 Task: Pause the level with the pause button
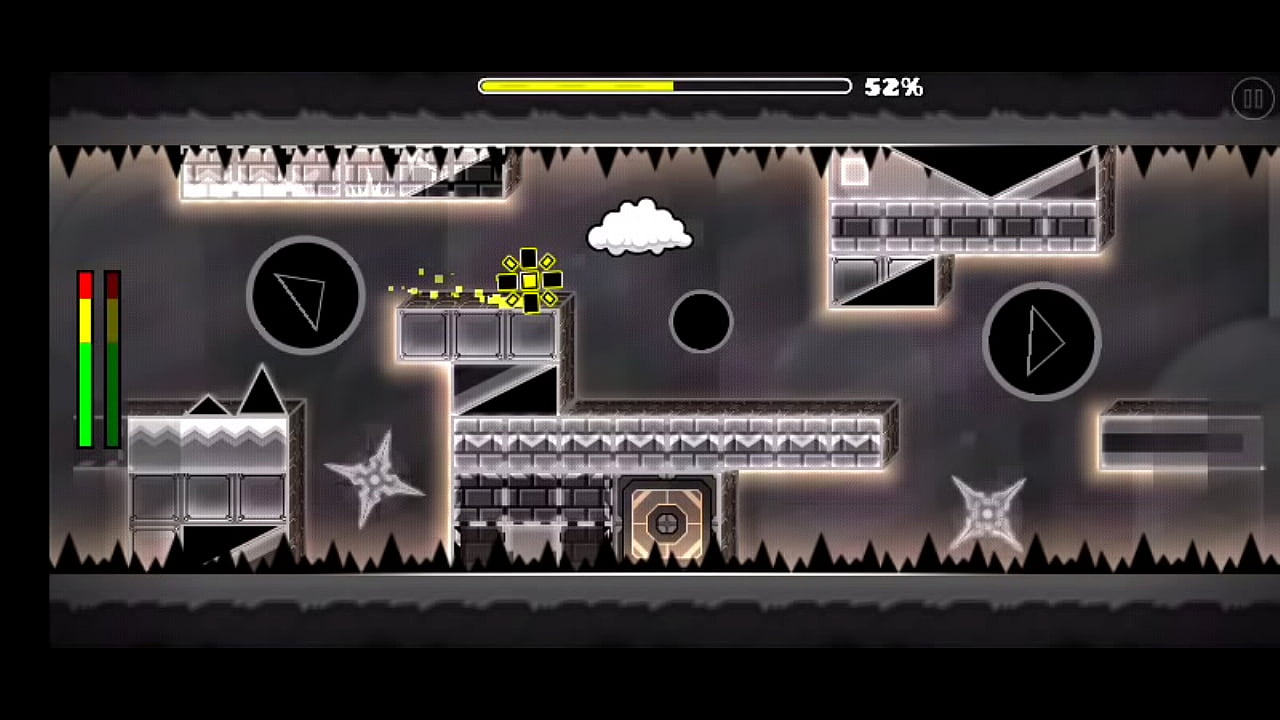coord(1252,99)
